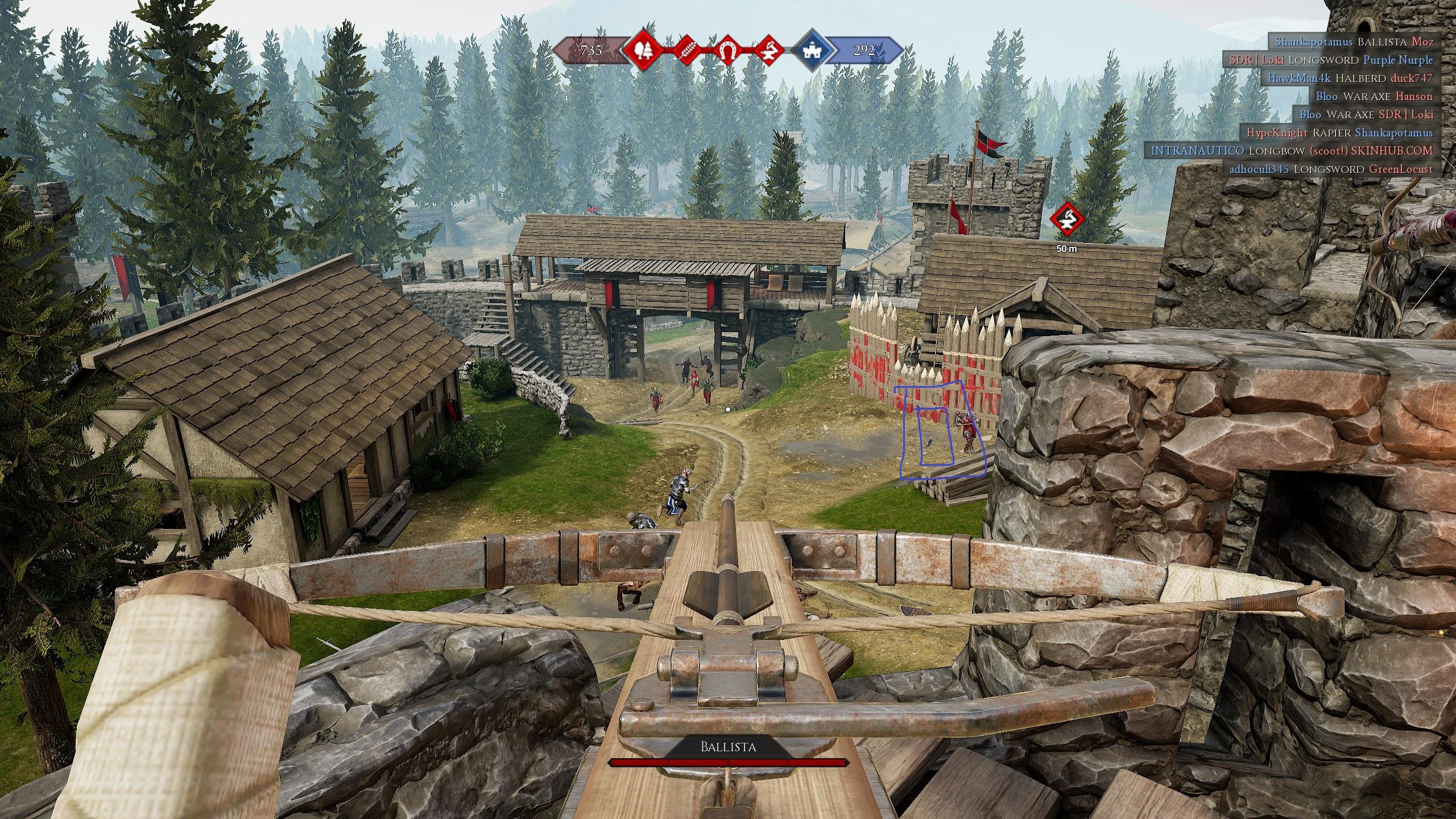Select the blue castle objective icon
1456x819 pixels.
[812, 51]
